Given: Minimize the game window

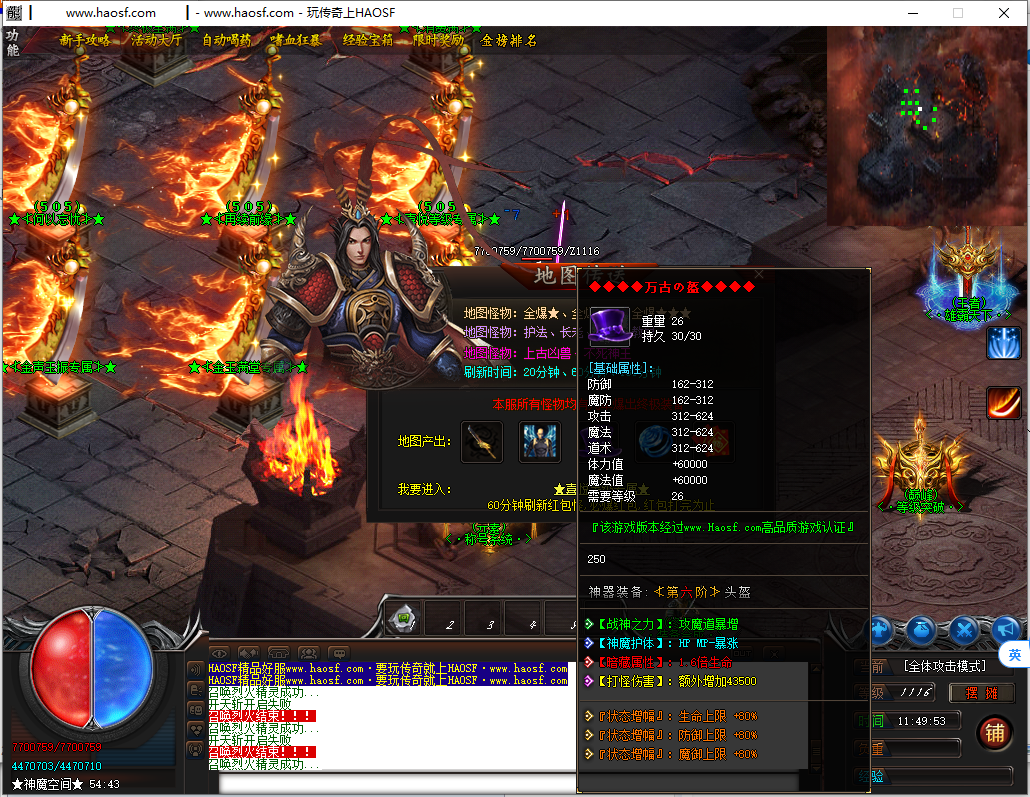Looking at the screenshot, I should [x=912, y=13].
